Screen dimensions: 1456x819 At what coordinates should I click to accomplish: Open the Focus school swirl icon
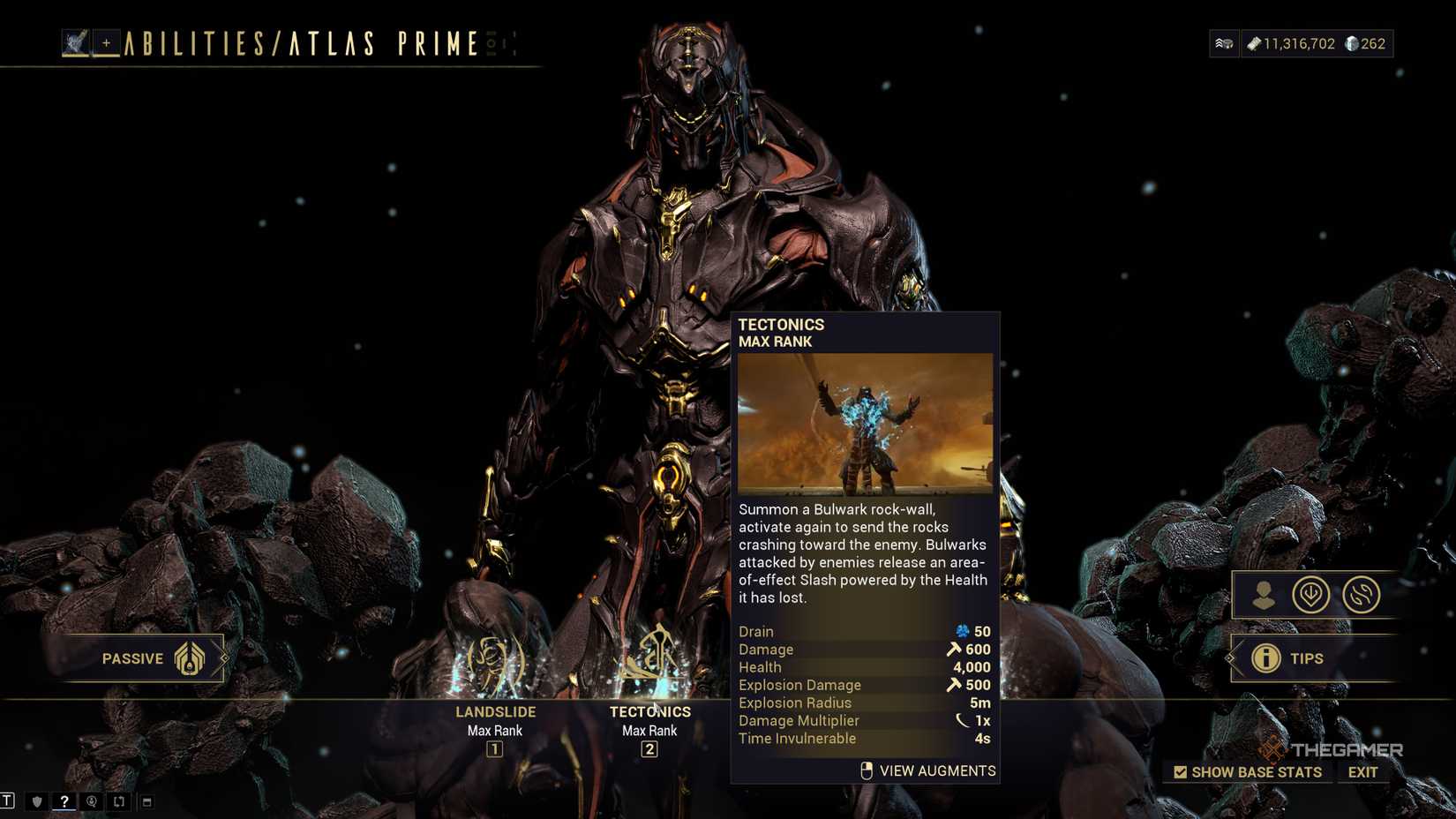tap(1360, 595)
